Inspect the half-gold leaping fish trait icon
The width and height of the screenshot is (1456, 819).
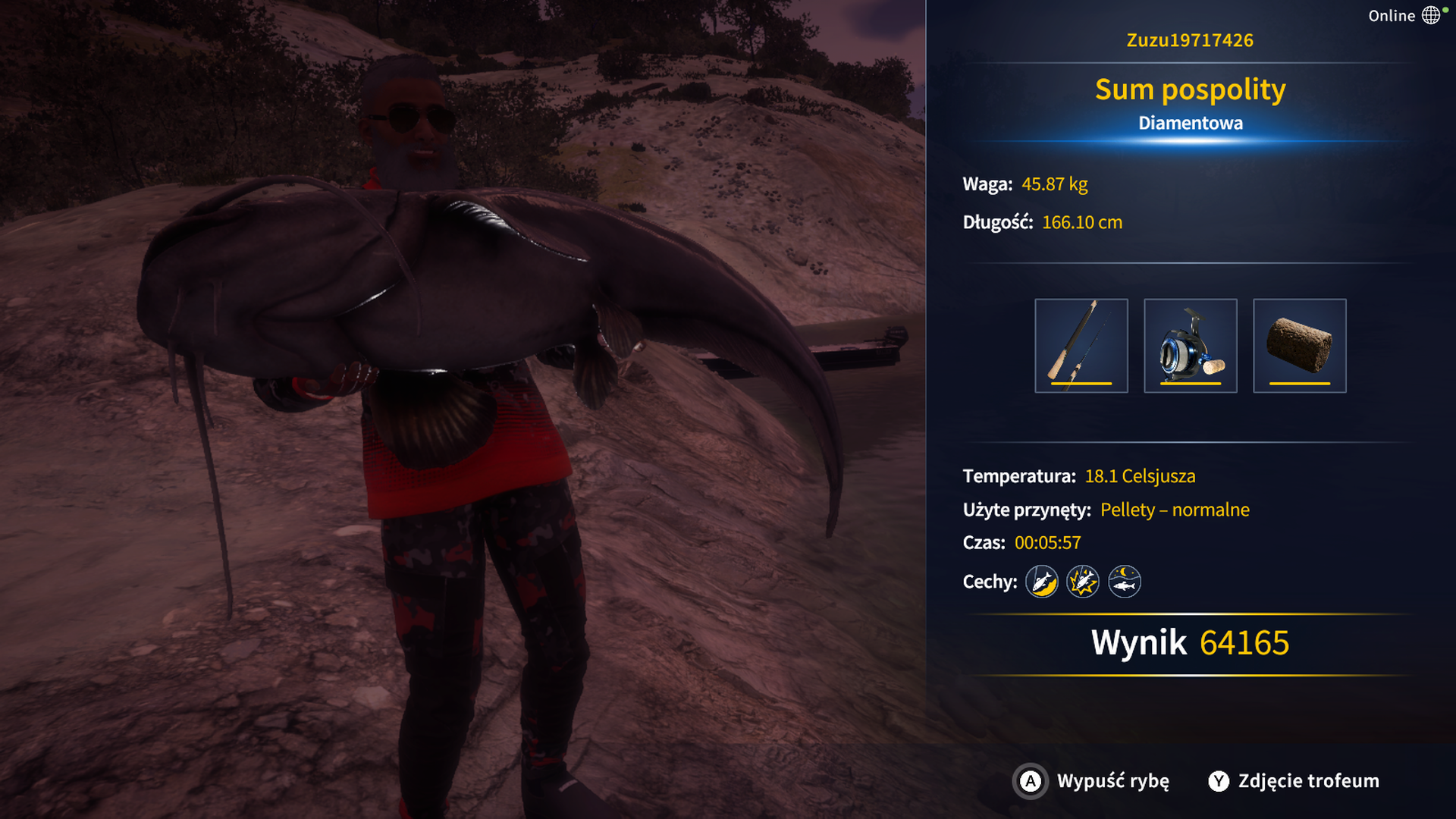tap(1041, 582)
